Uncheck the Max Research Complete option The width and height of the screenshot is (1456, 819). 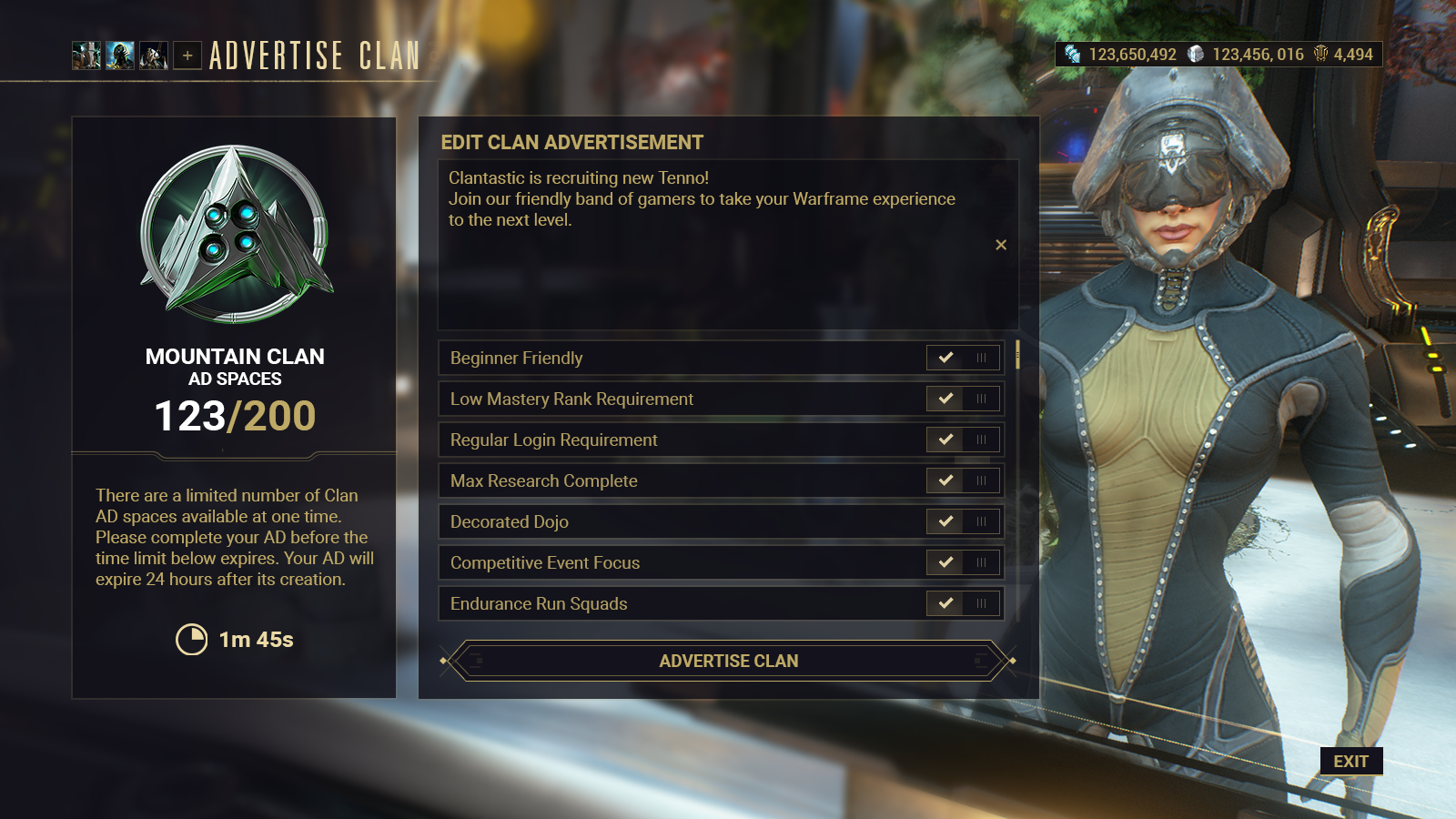click(946, 480)
